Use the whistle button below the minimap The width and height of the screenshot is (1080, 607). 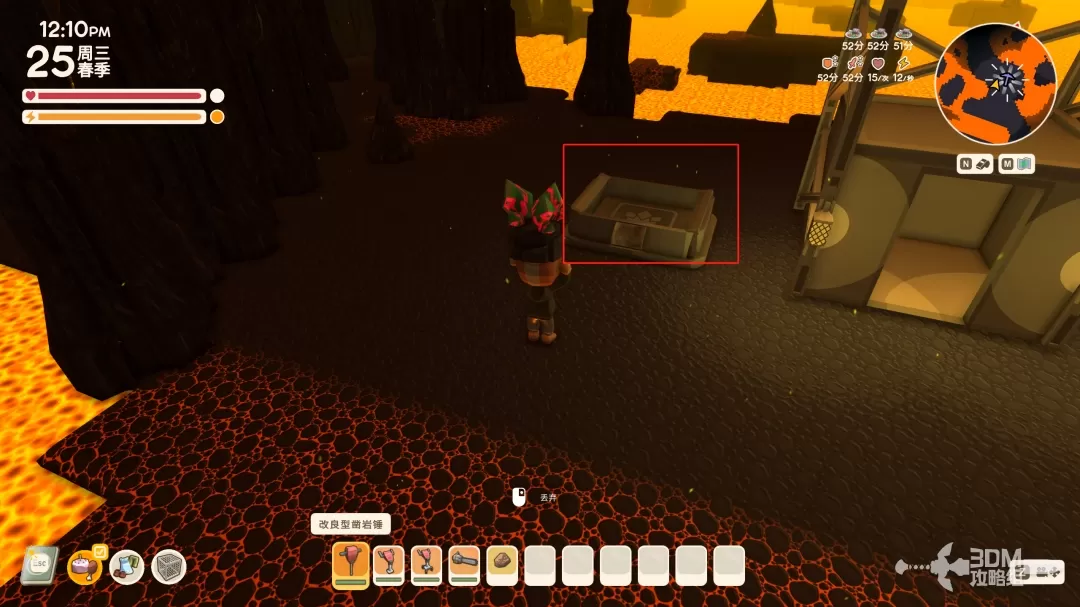point(975,164)
